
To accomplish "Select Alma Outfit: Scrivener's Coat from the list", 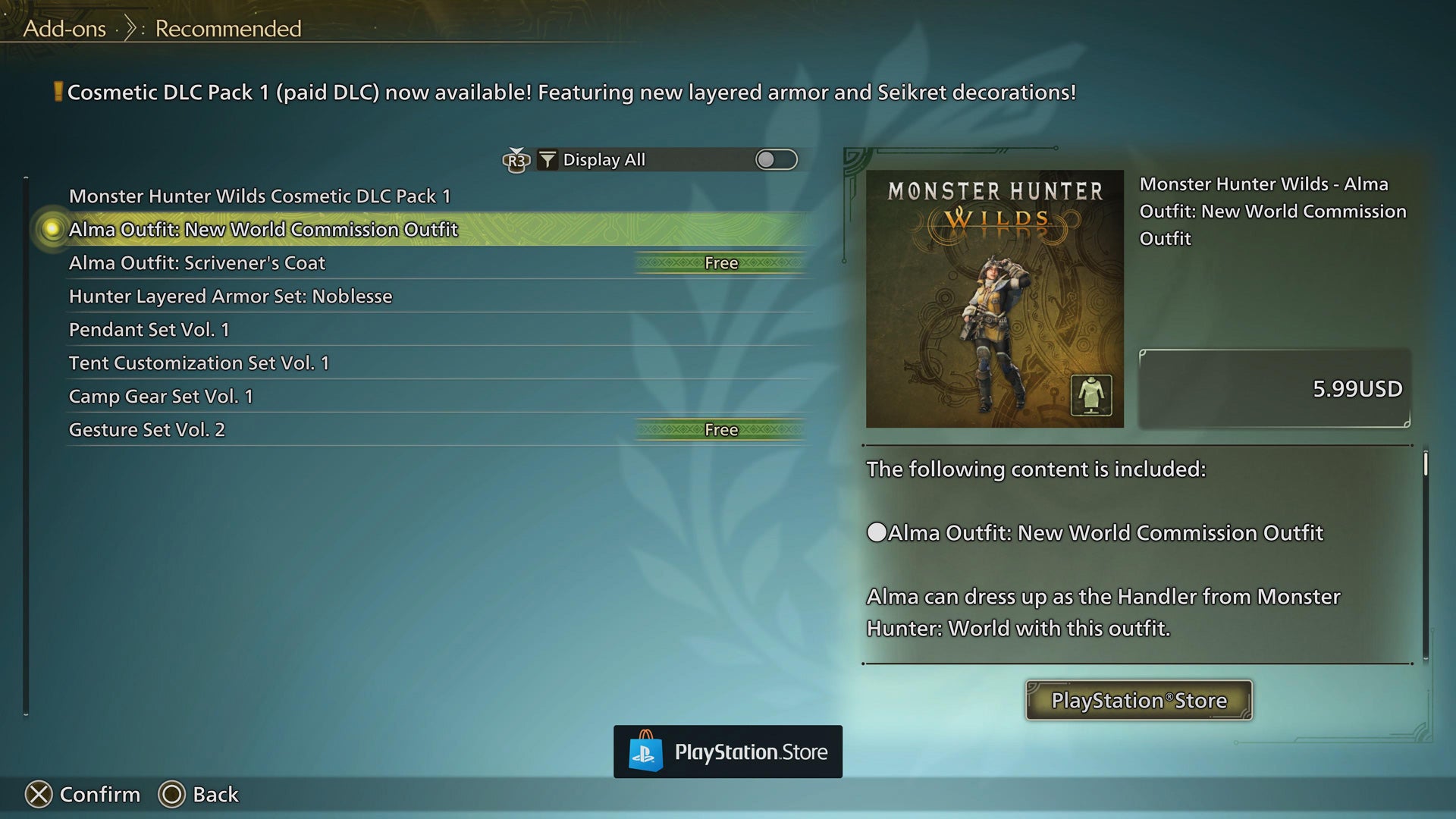I will pyautogui.click(x=196, y=262).
